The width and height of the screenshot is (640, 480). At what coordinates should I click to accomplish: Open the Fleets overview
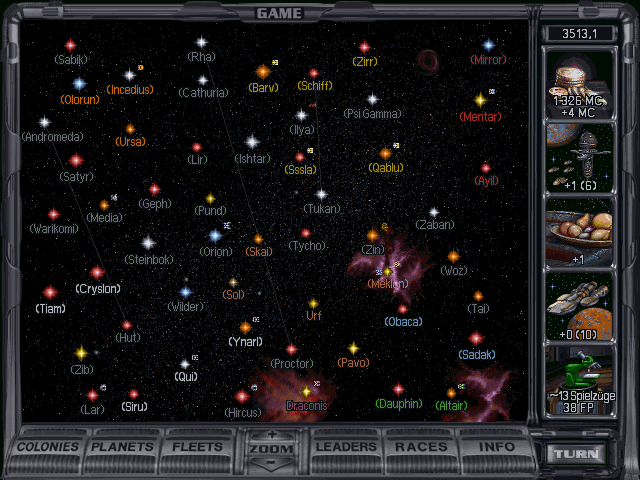pyautogui.click(x=198, y=446)
